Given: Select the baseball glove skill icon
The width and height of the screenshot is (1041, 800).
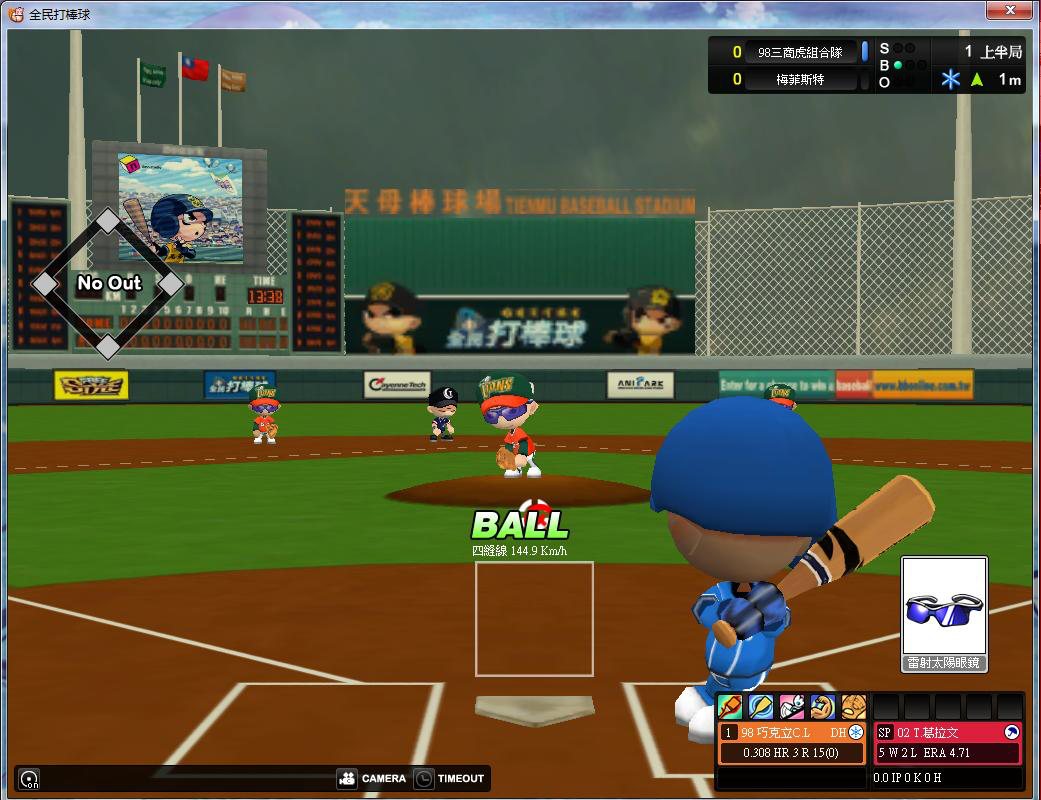Looking at the screenshot, I should [x=853, y=707].
